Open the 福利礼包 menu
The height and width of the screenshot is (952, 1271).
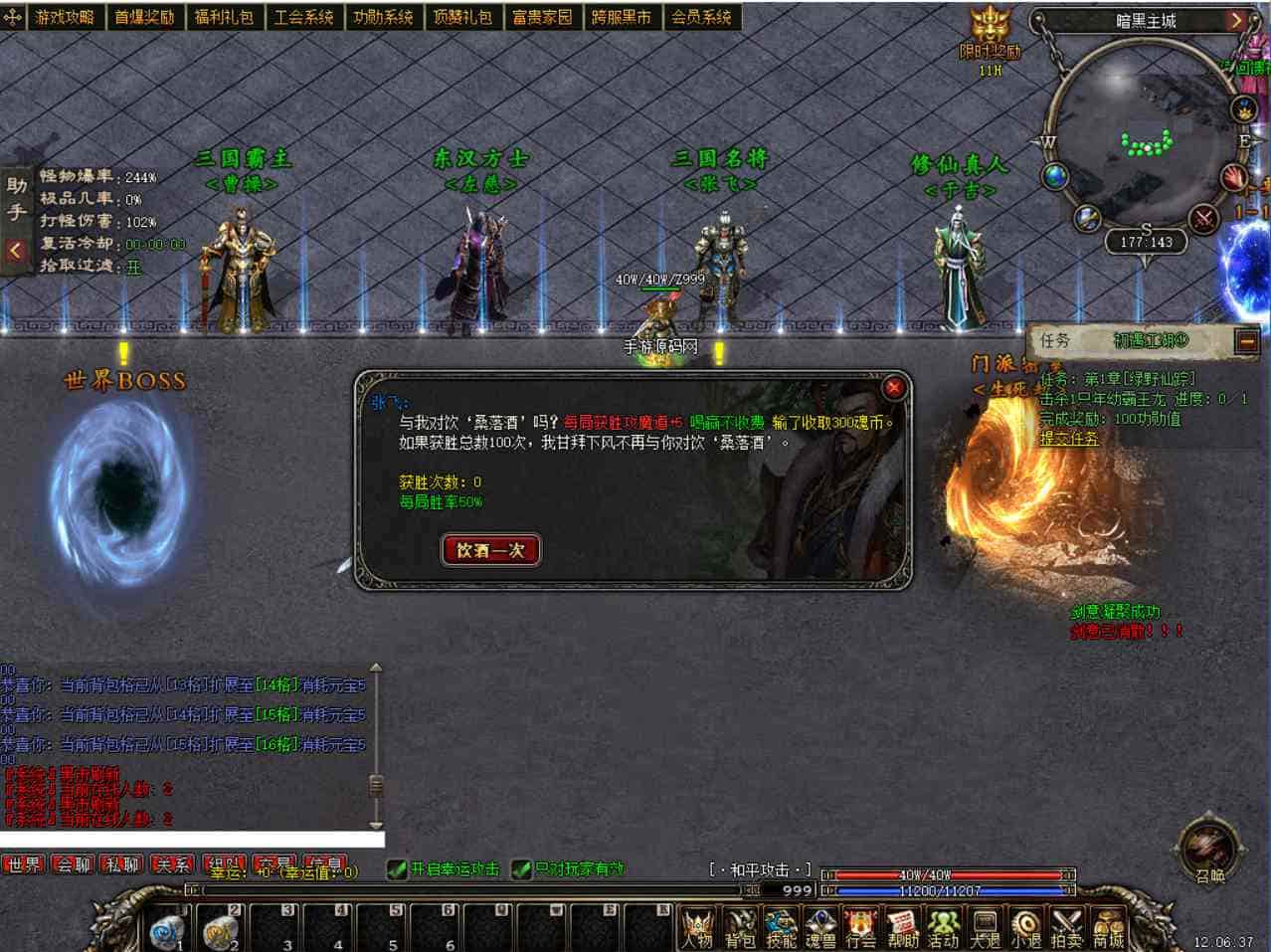pos(224,17)
